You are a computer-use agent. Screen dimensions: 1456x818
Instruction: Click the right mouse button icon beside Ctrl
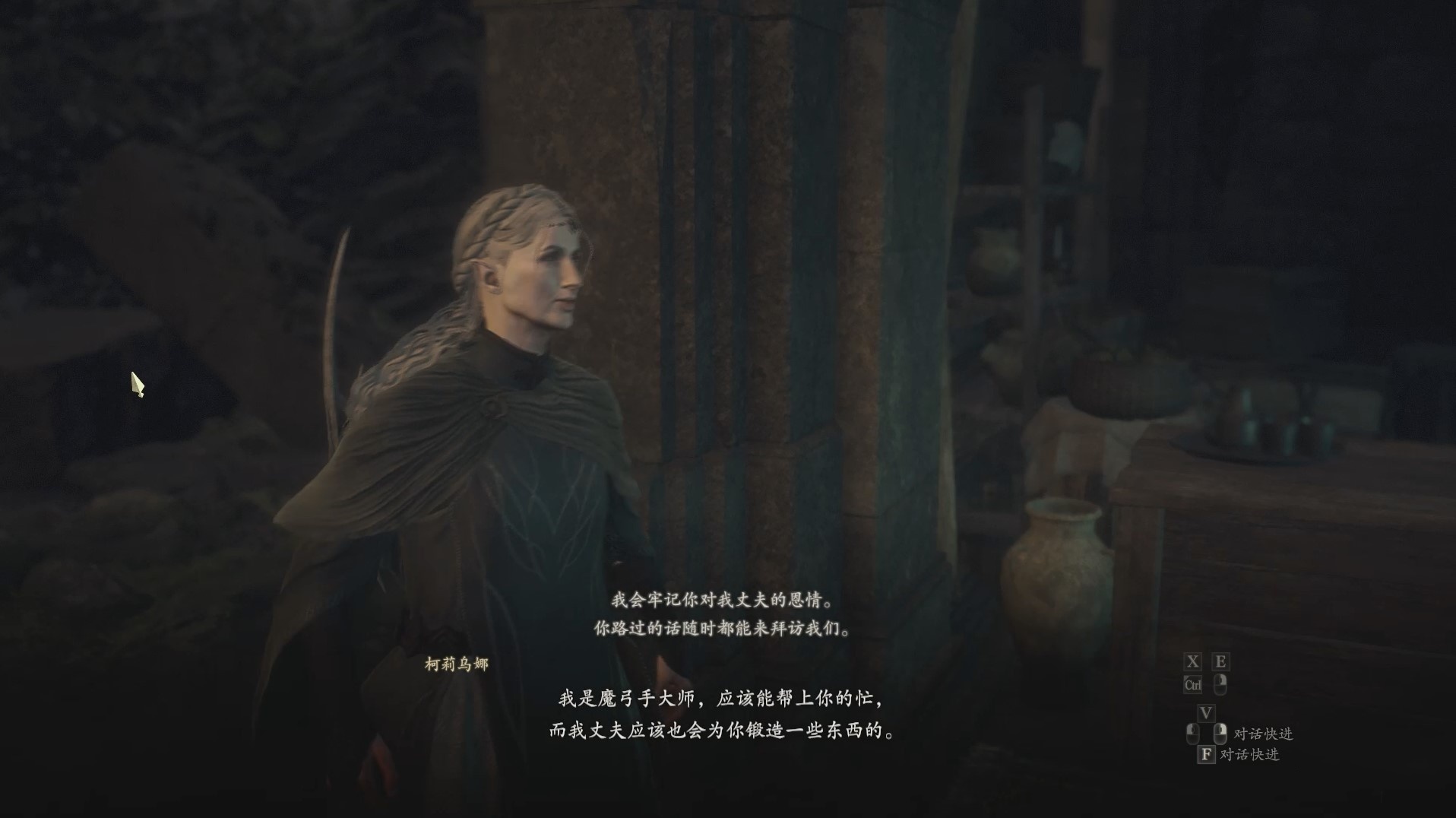click(1221, 684)
